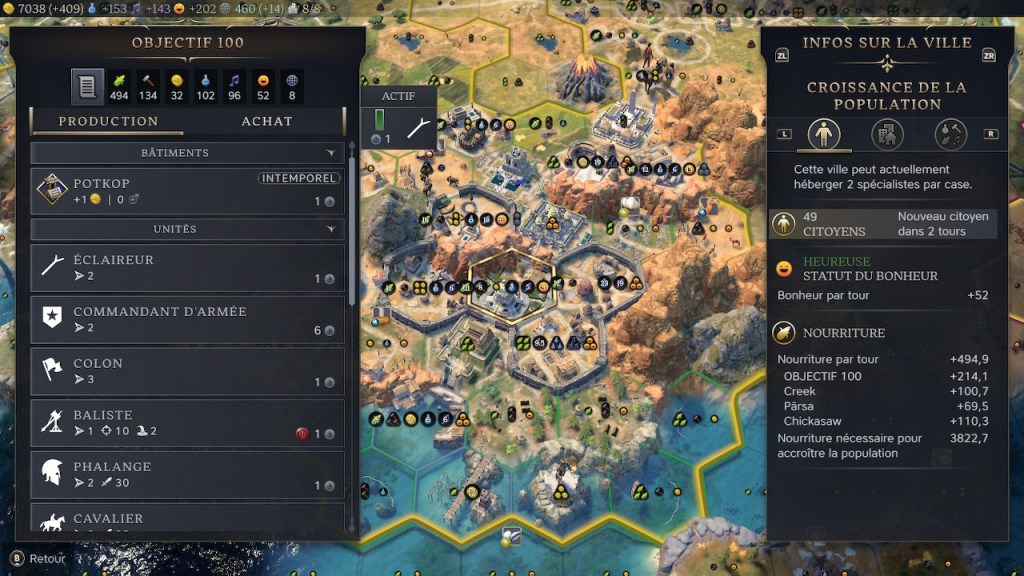
Task: Choose Commandant d'armée for production
Action: tap(188, 320)
